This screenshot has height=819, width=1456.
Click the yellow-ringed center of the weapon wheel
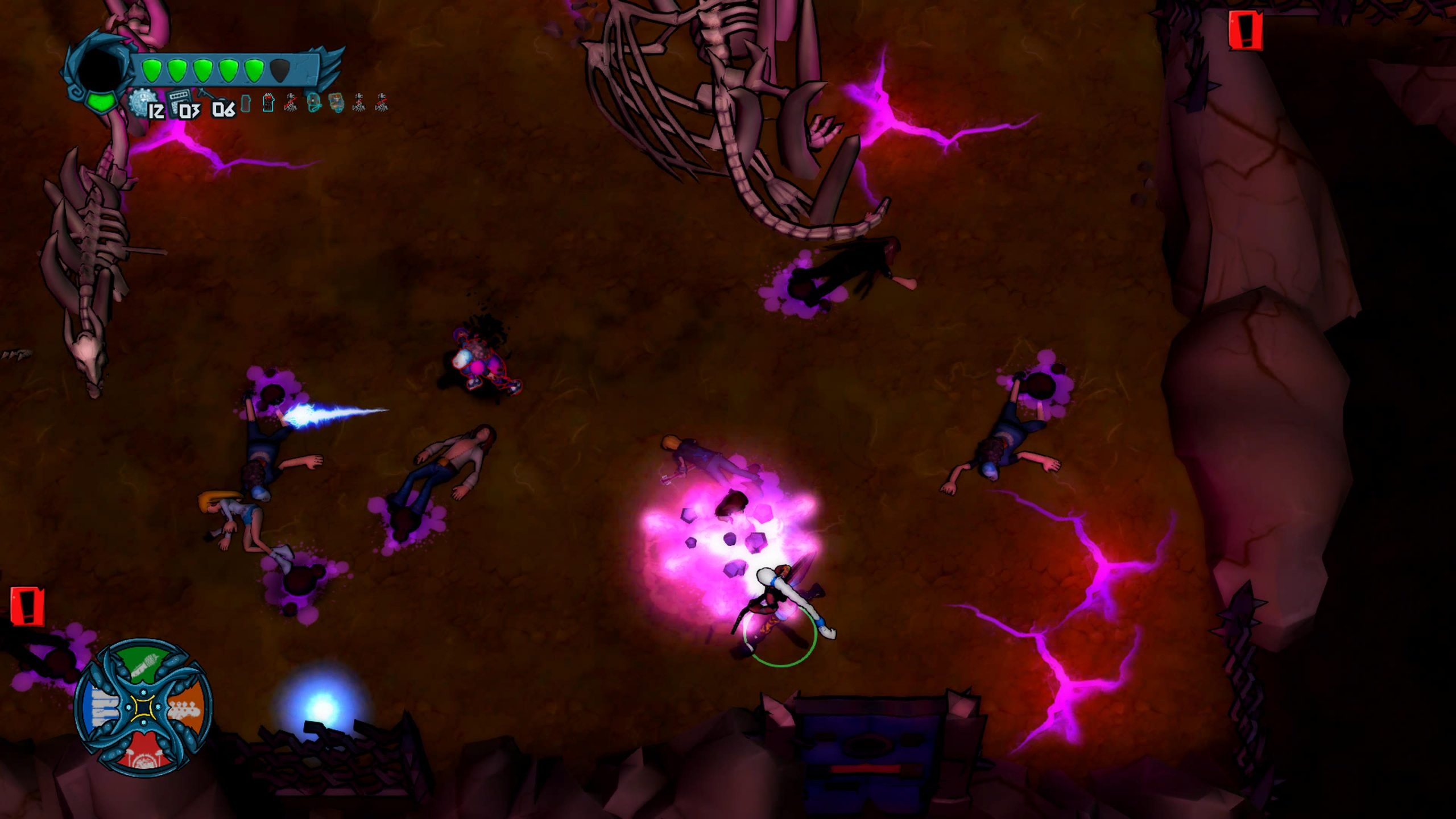(143, 709)
